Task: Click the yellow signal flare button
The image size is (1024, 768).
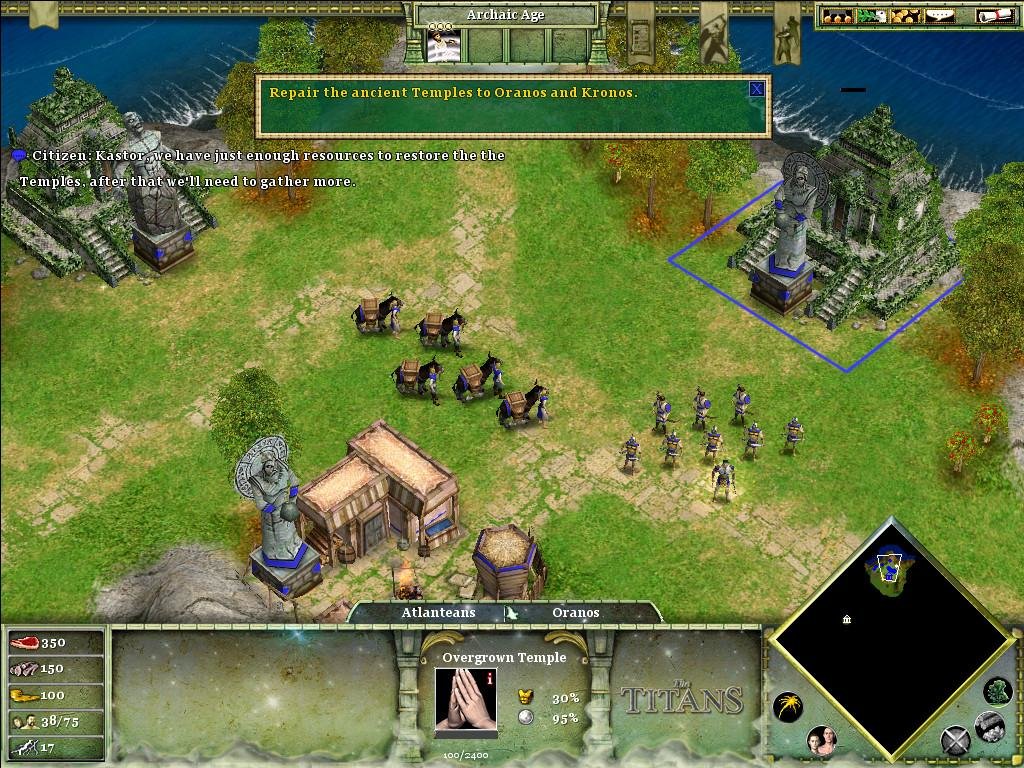Action: pos(787,707)
